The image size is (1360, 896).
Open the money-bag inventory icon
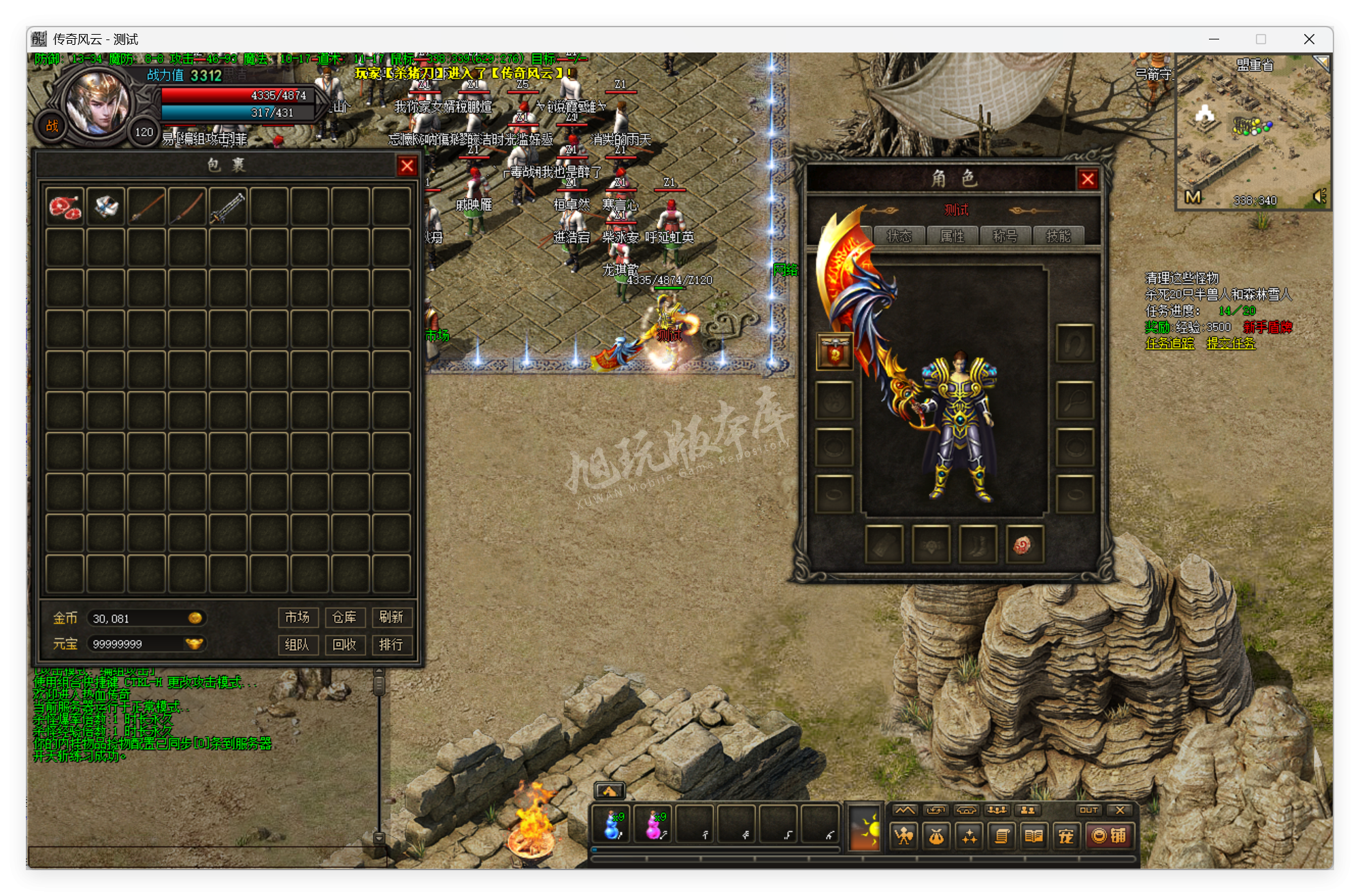tap(935, 837)
